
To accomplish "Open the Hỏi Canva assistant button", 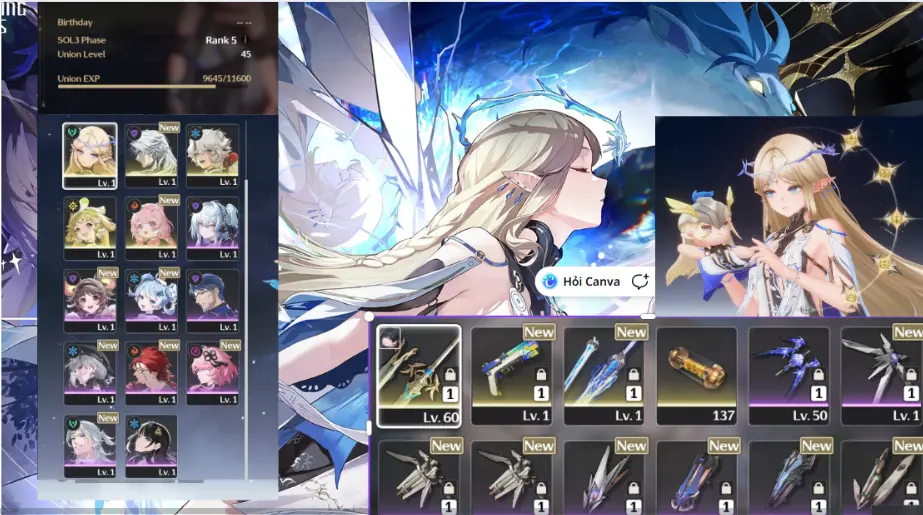I will click(581, 282).
